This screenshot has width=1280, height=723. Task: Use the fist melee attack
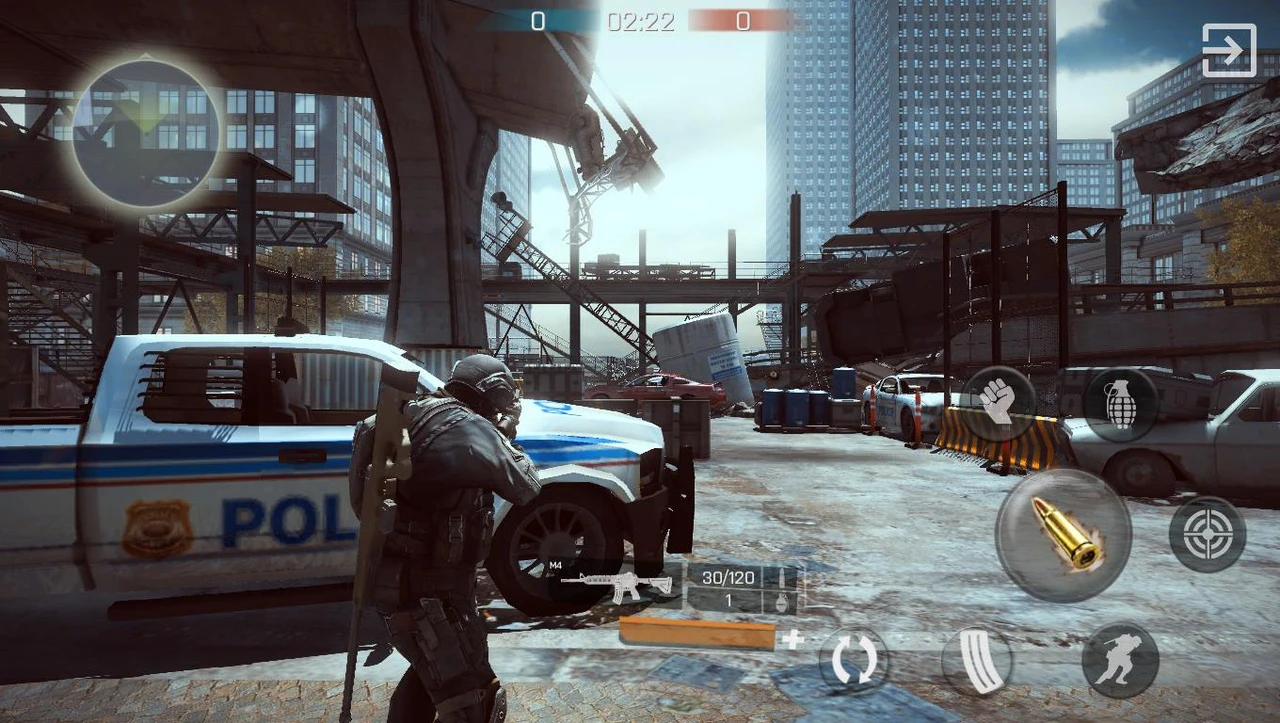click(x=997, y=402)
